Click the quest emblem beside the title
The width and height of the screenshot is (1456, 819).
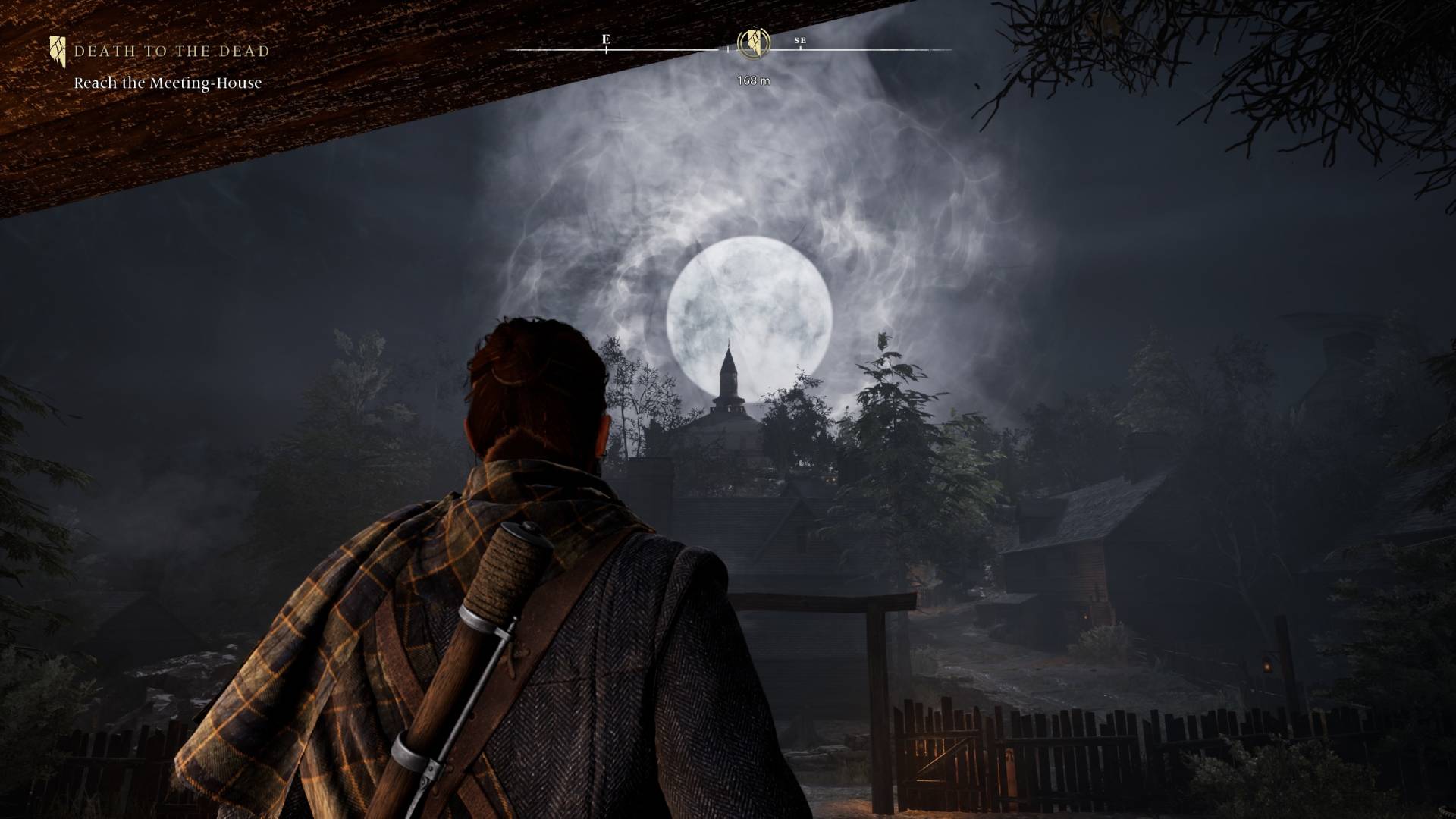[58, 51]
